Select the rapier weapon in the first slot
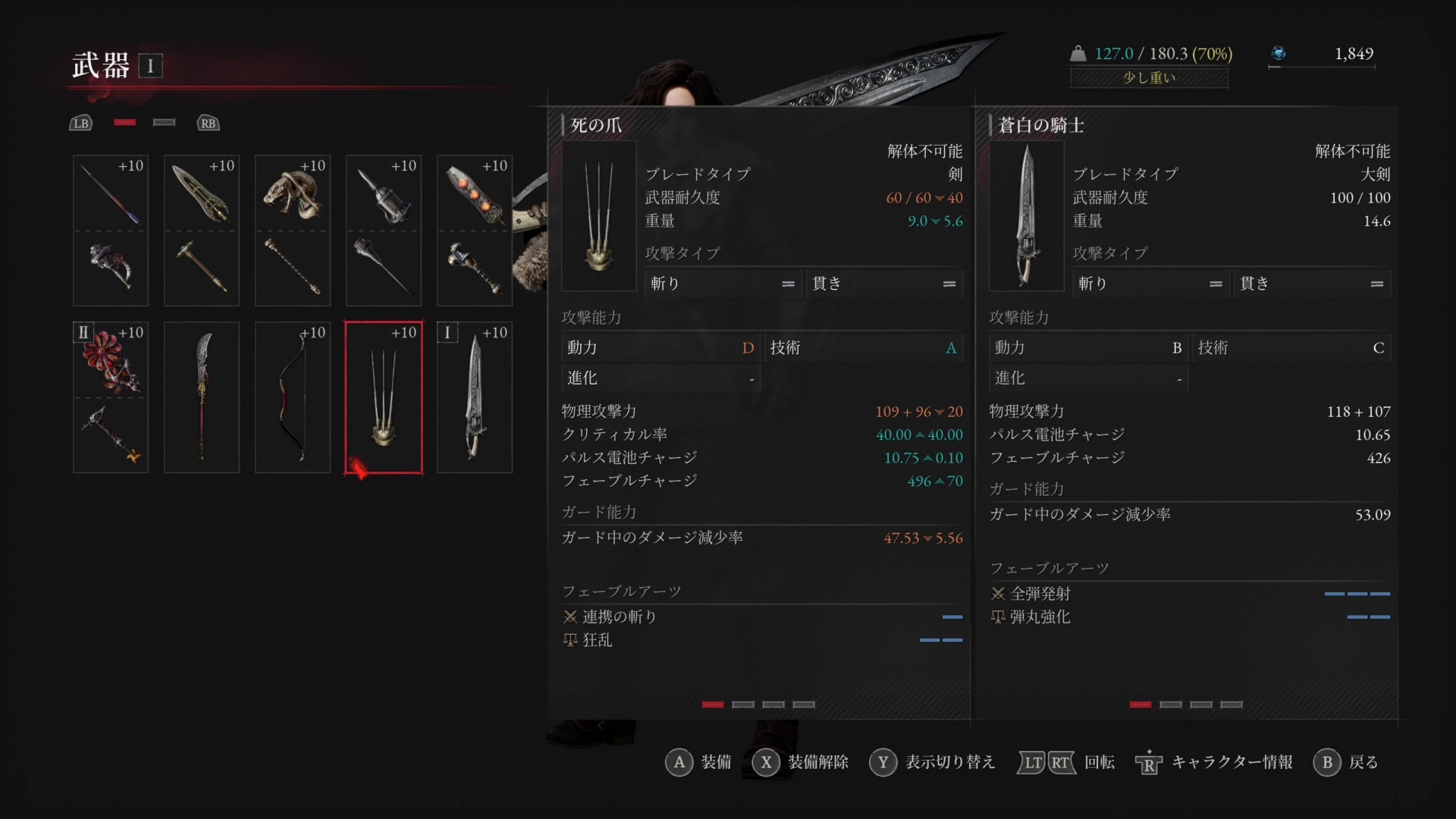This screenshot has width=1456, height=819. [x=110, y=193]
